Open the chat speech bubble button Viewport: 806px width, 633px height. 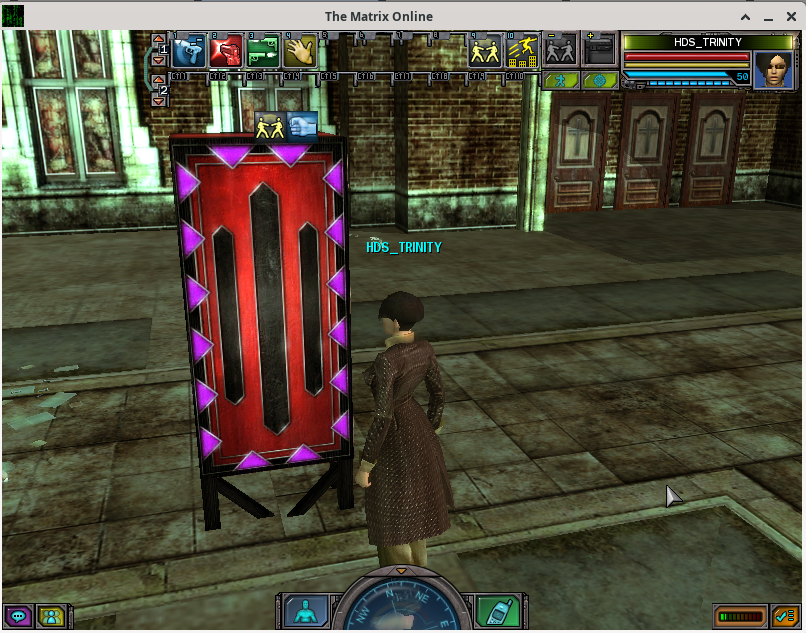click(x=17, y=615)
